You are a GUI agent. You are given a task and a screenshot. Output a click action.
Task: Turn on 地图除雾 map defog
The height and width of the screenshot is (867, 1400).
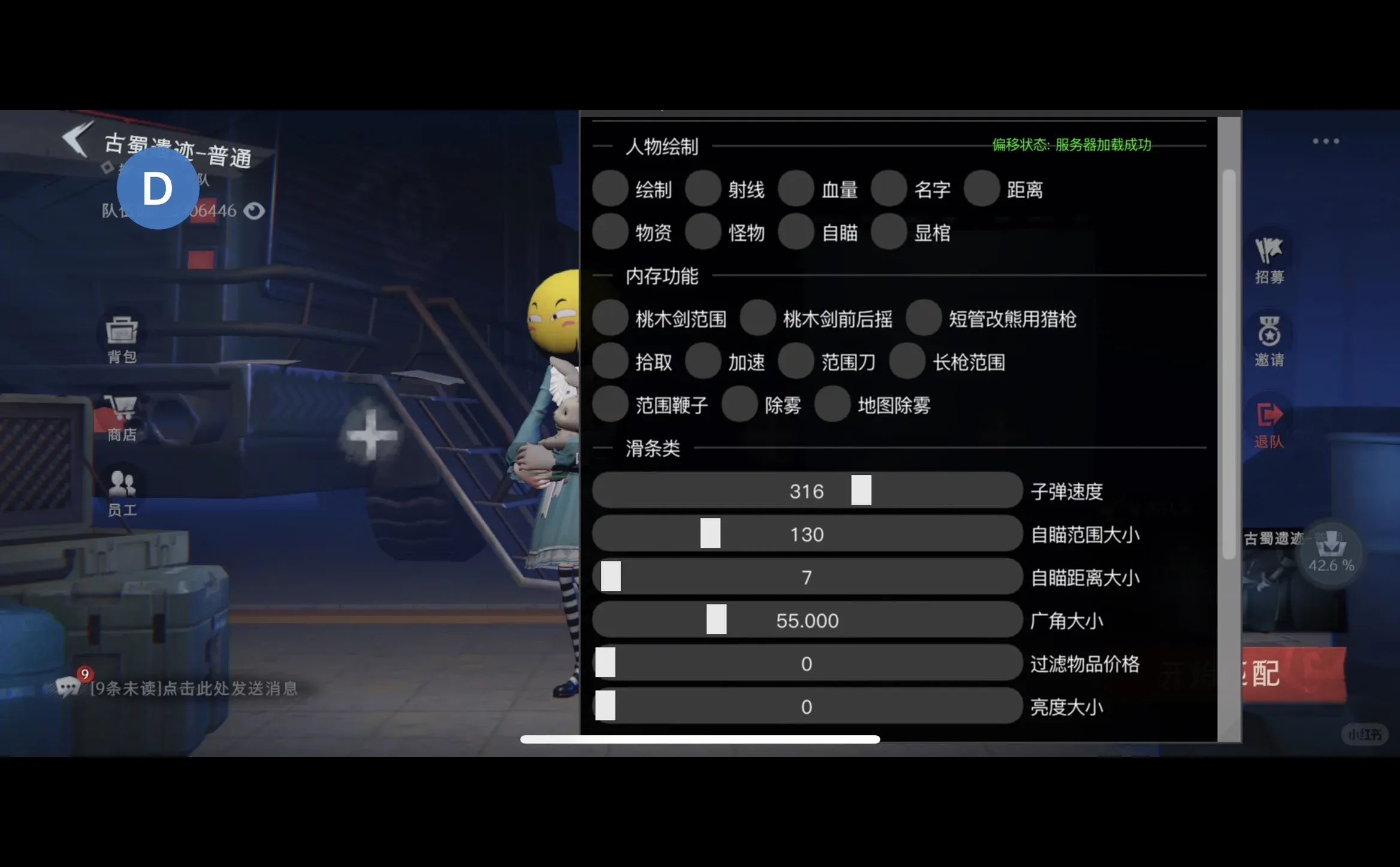click(832, 405)
